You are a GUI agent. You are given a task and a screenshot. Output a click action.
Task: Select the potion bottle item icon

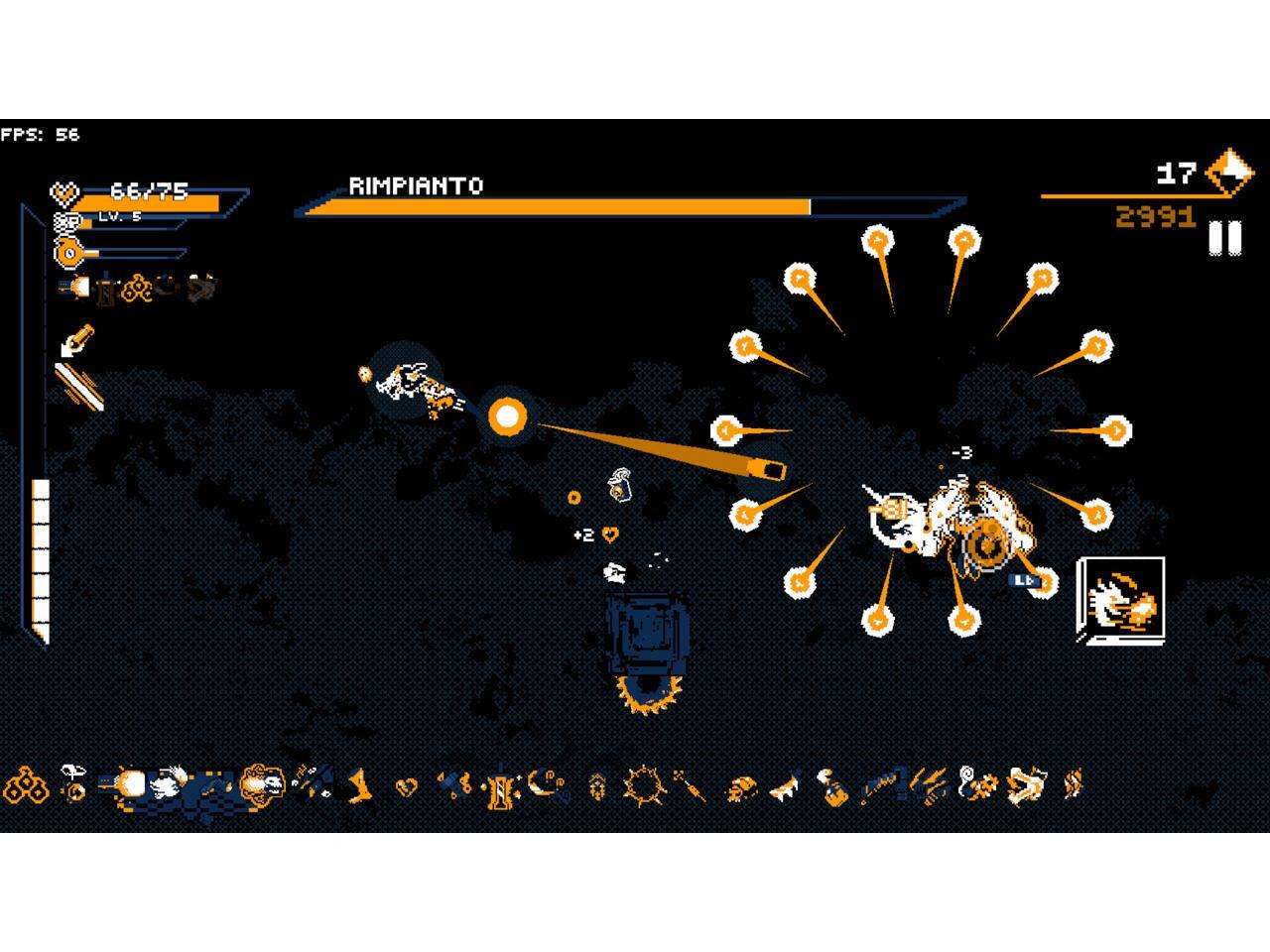(831, 786)
